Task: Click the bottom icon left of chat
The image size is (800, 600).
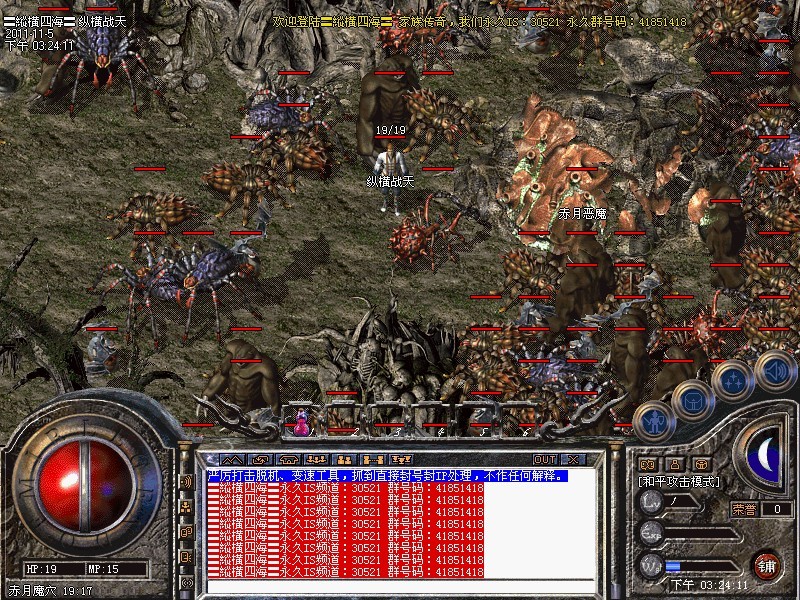Action: pyautogui.click(x=187, y=581)
